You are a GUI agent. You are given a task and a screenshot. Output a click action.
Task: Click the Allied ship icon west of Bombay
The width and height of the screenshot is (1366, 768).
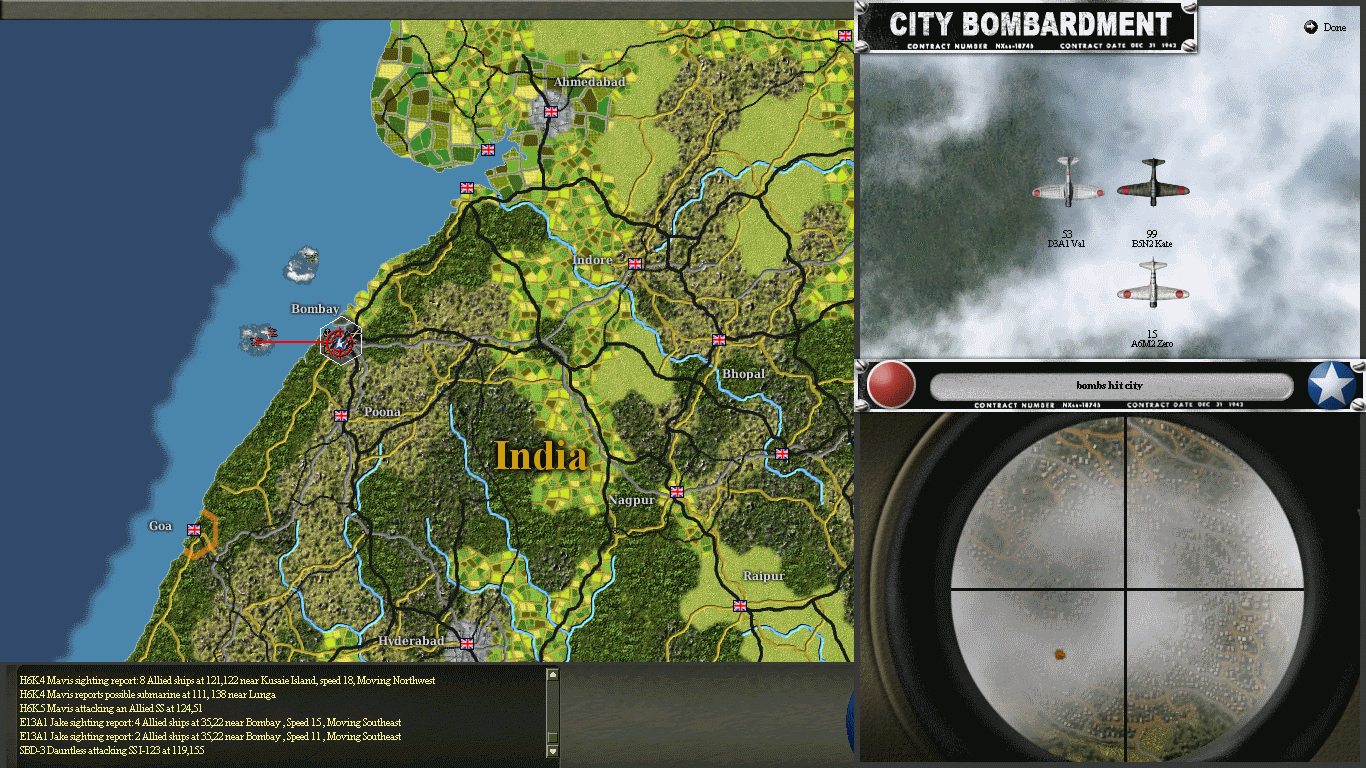(259, 337)
